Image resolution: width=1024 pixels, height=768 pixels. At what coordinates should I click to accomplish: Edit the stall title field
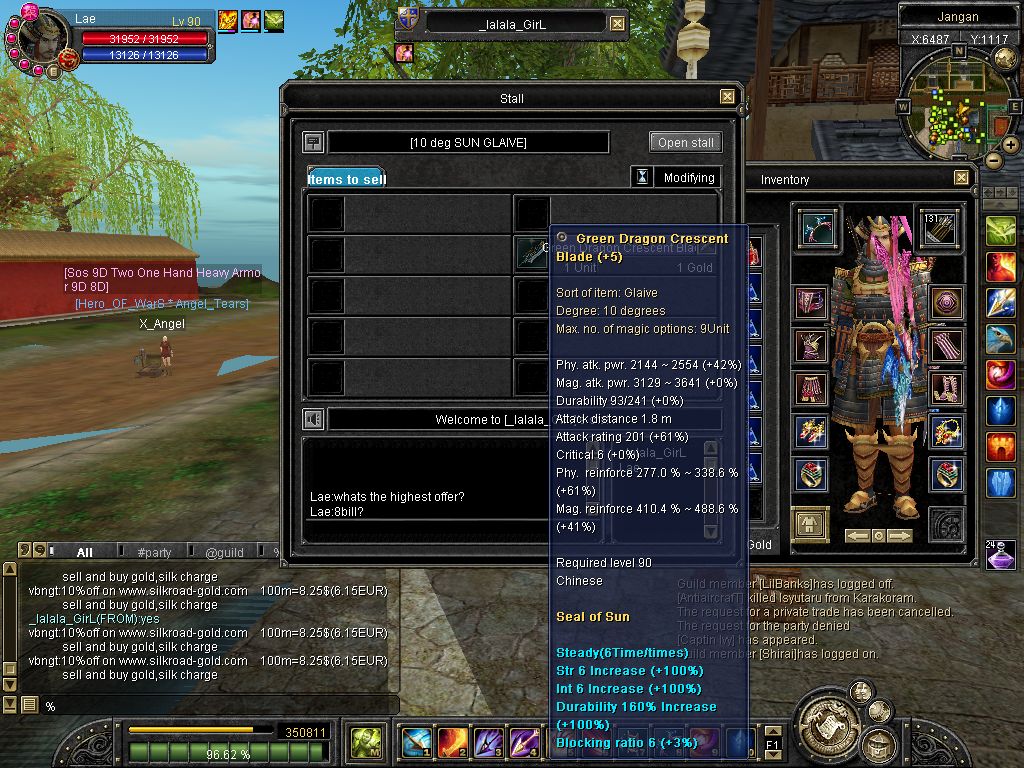[468, 142]
